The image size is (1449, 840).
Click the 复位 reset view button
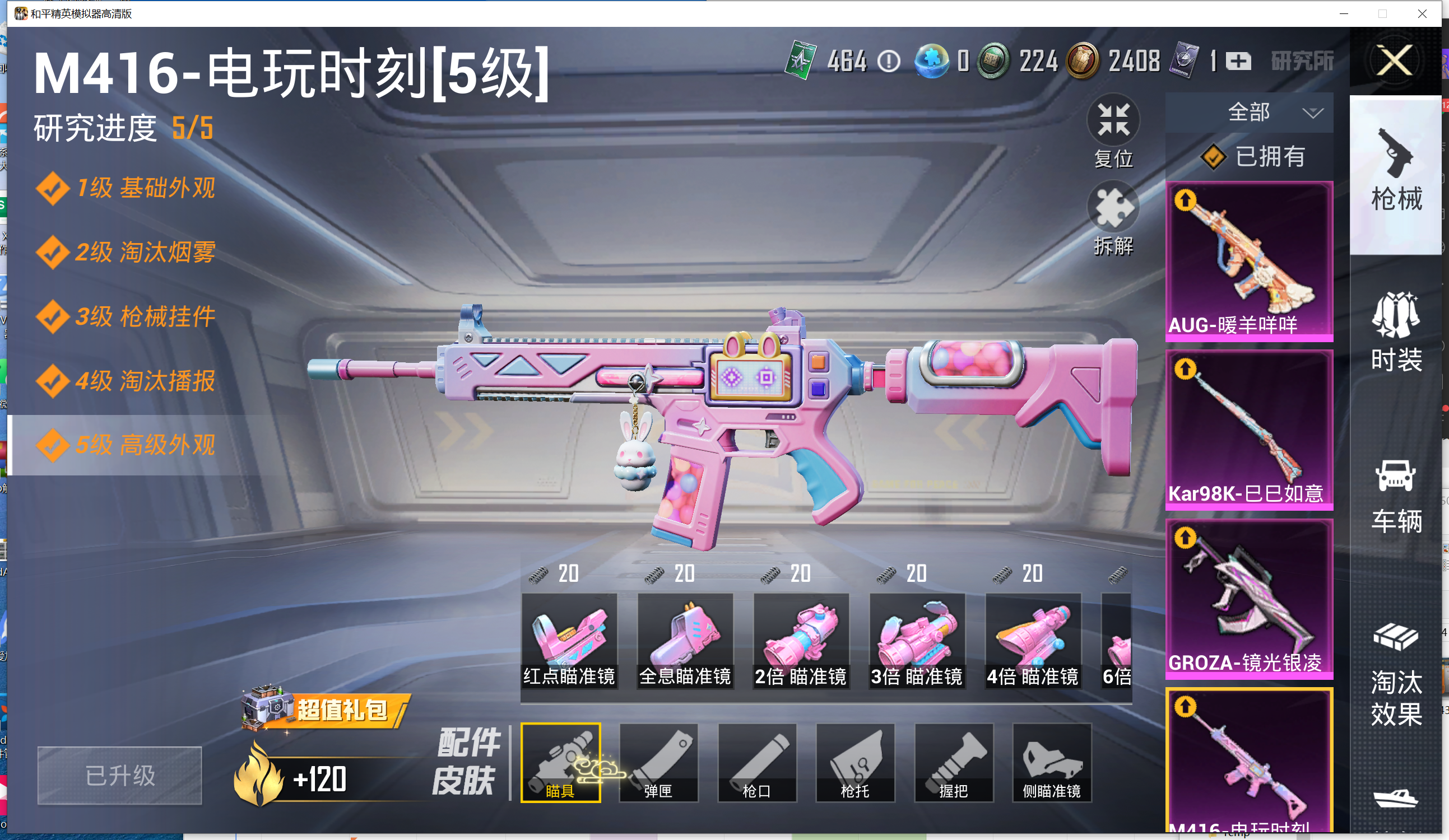[x=1113, y=131]
